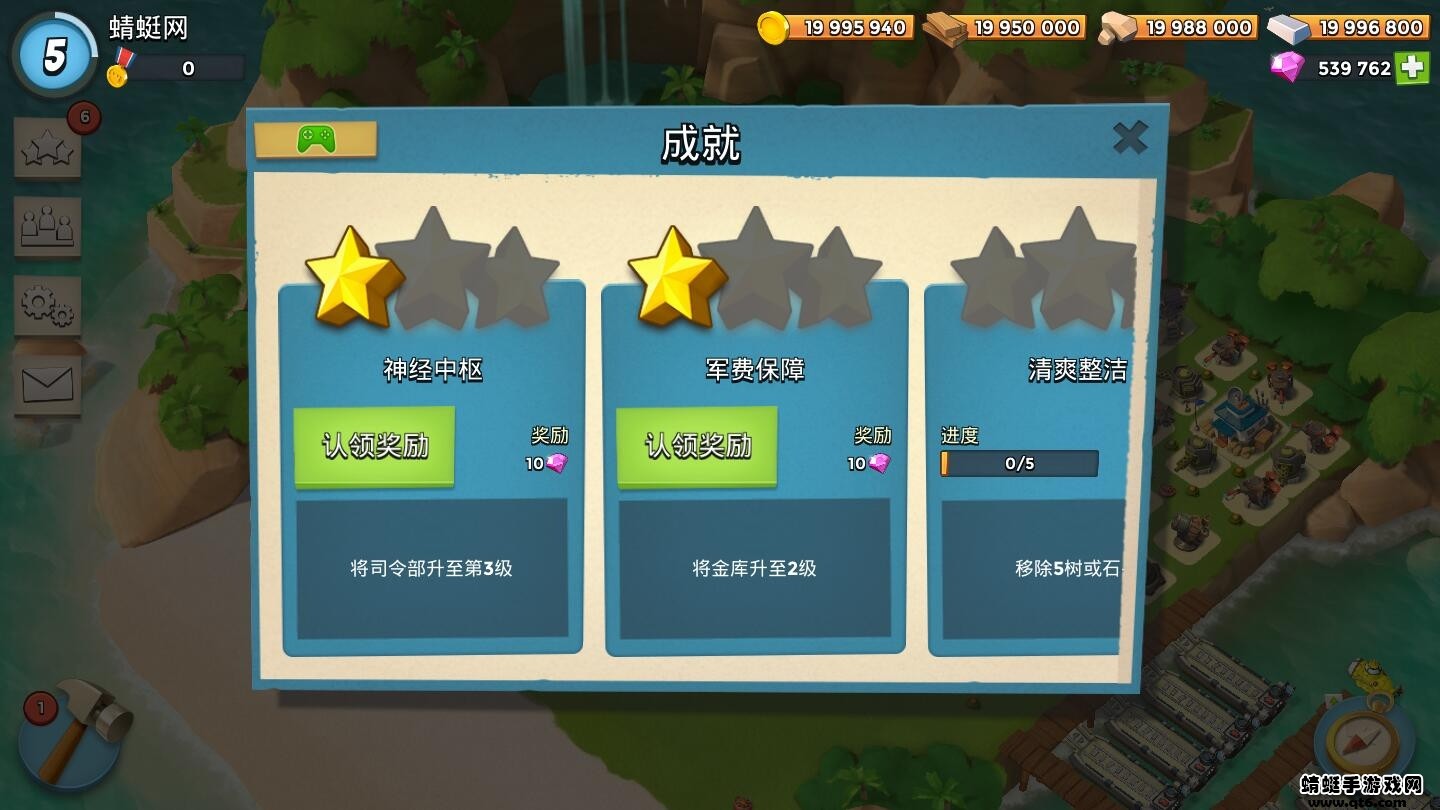Click the 0/5 progress bar of 清爽整洁
Screen dimensions: 1440x810
coord(1018,463)
